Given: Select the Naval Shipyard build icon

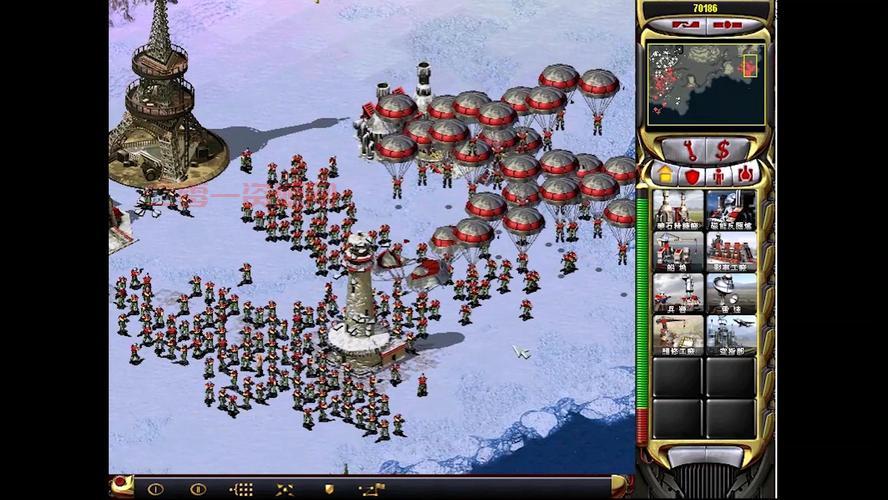Looking at the screenshot, I should (x=679, y=252).
